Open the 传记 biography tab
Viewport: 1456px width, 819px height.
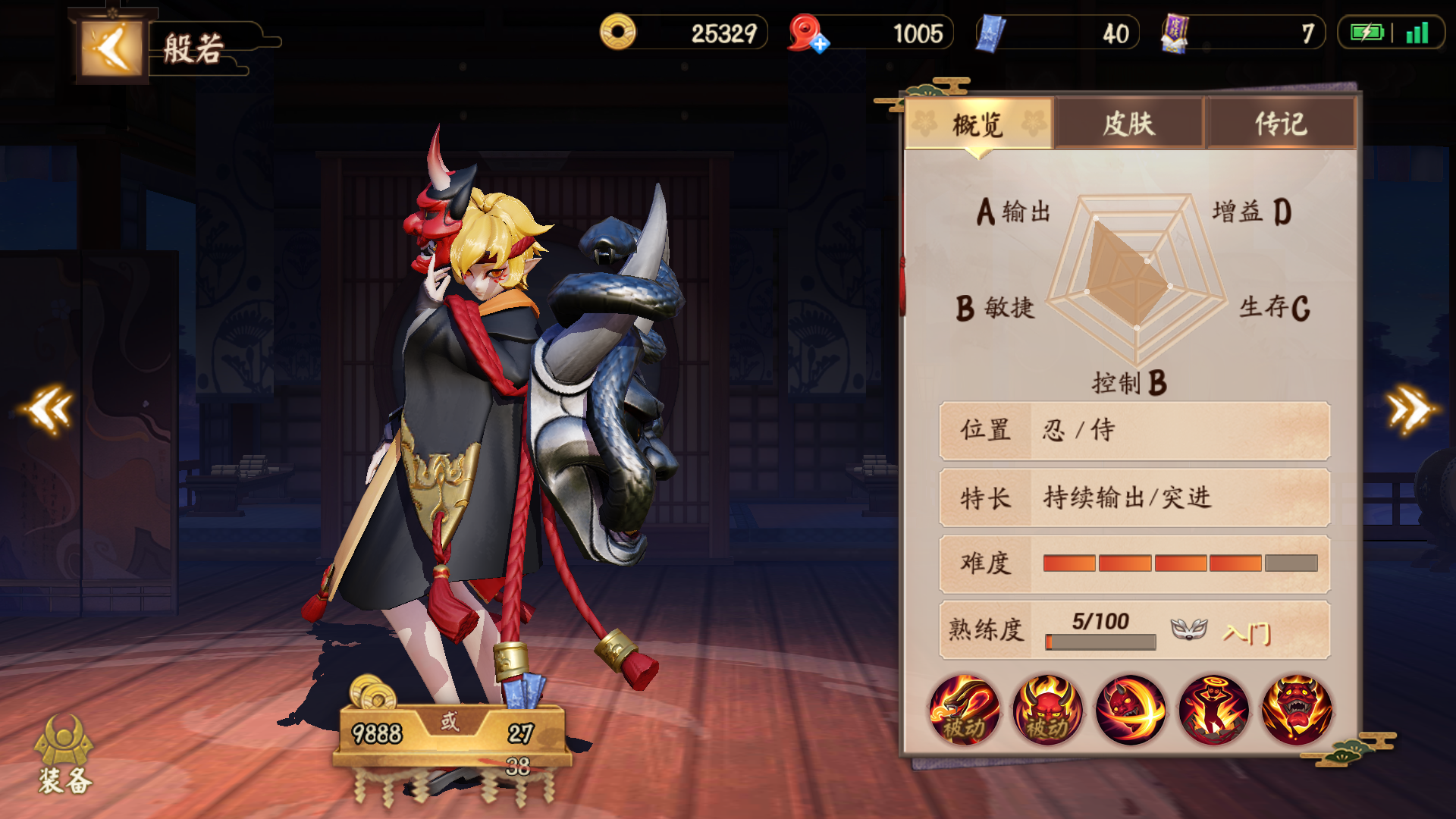tap(1280, 124)
